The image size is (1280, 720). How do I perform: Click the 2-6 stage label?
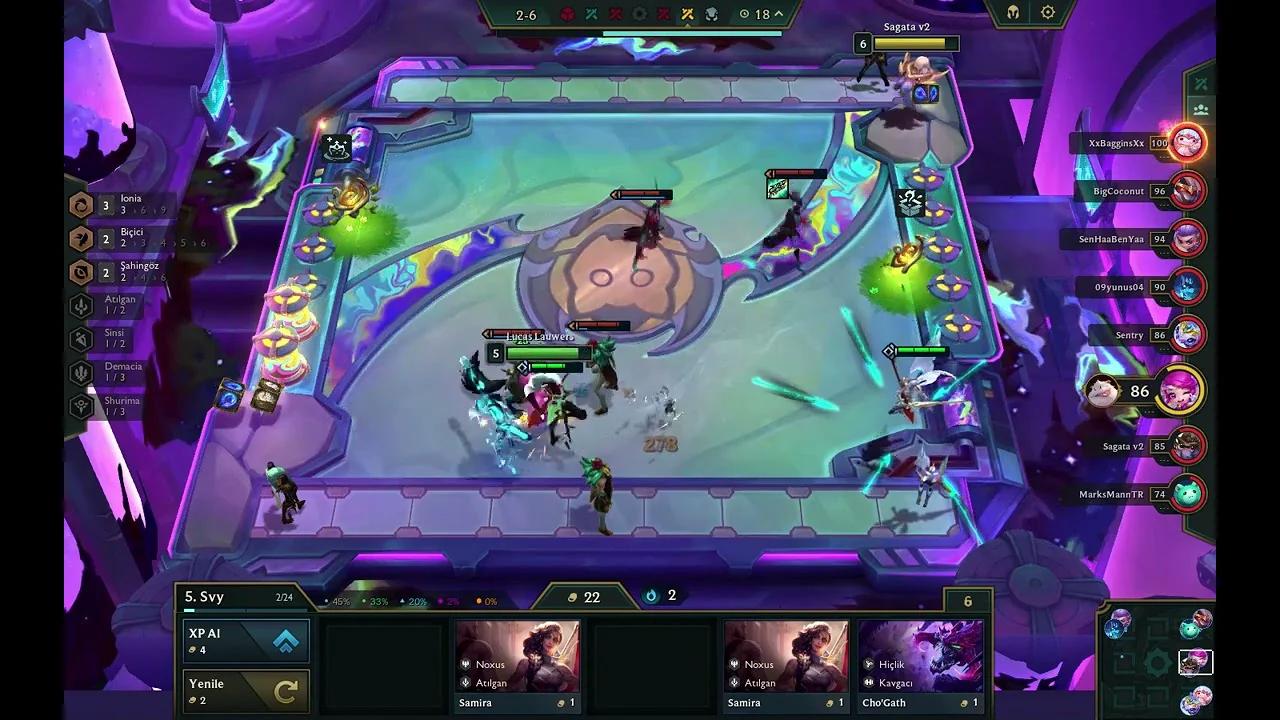[527, 14]
